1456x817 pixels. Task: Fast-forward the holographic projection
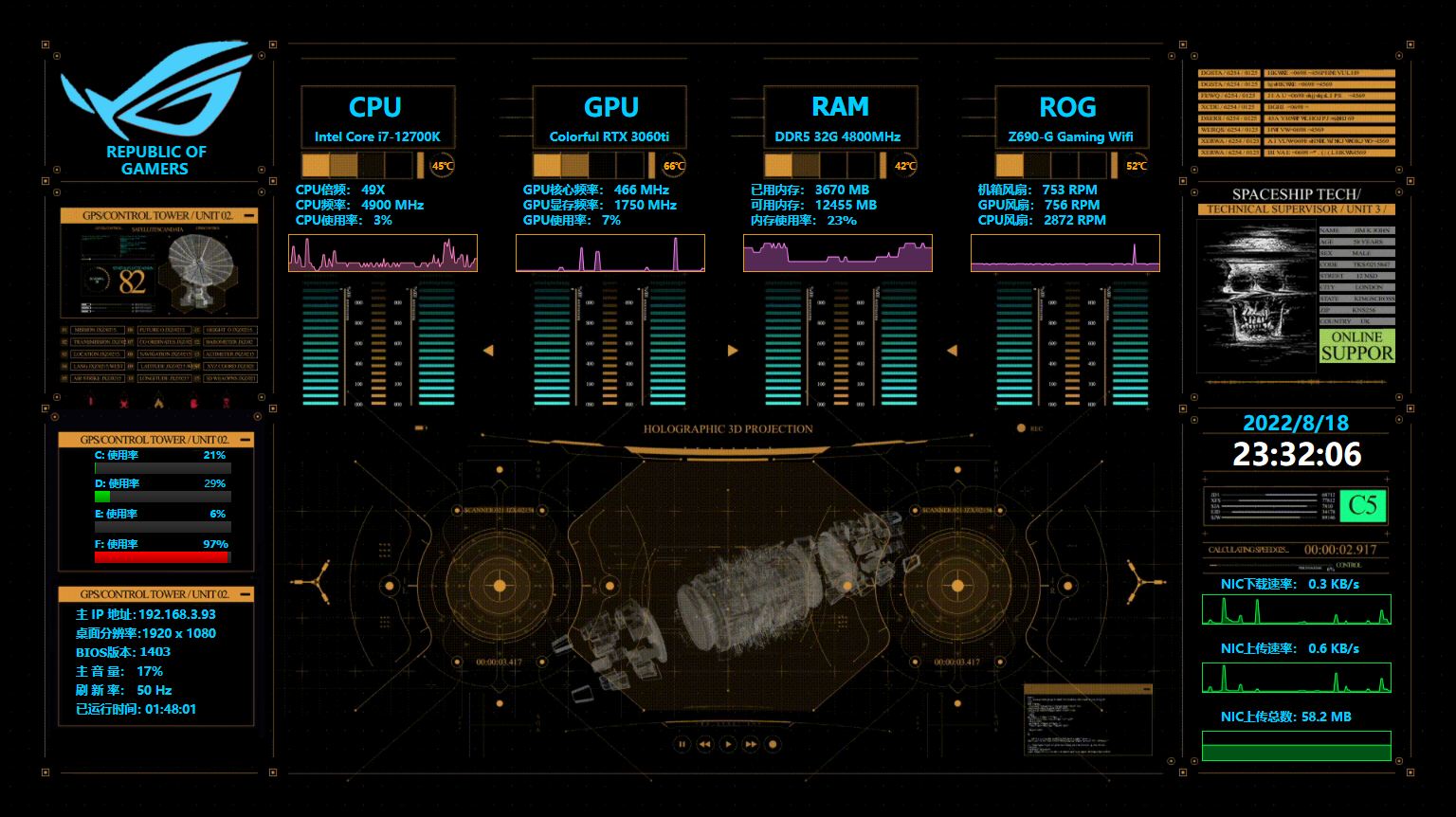click(750, 744)
